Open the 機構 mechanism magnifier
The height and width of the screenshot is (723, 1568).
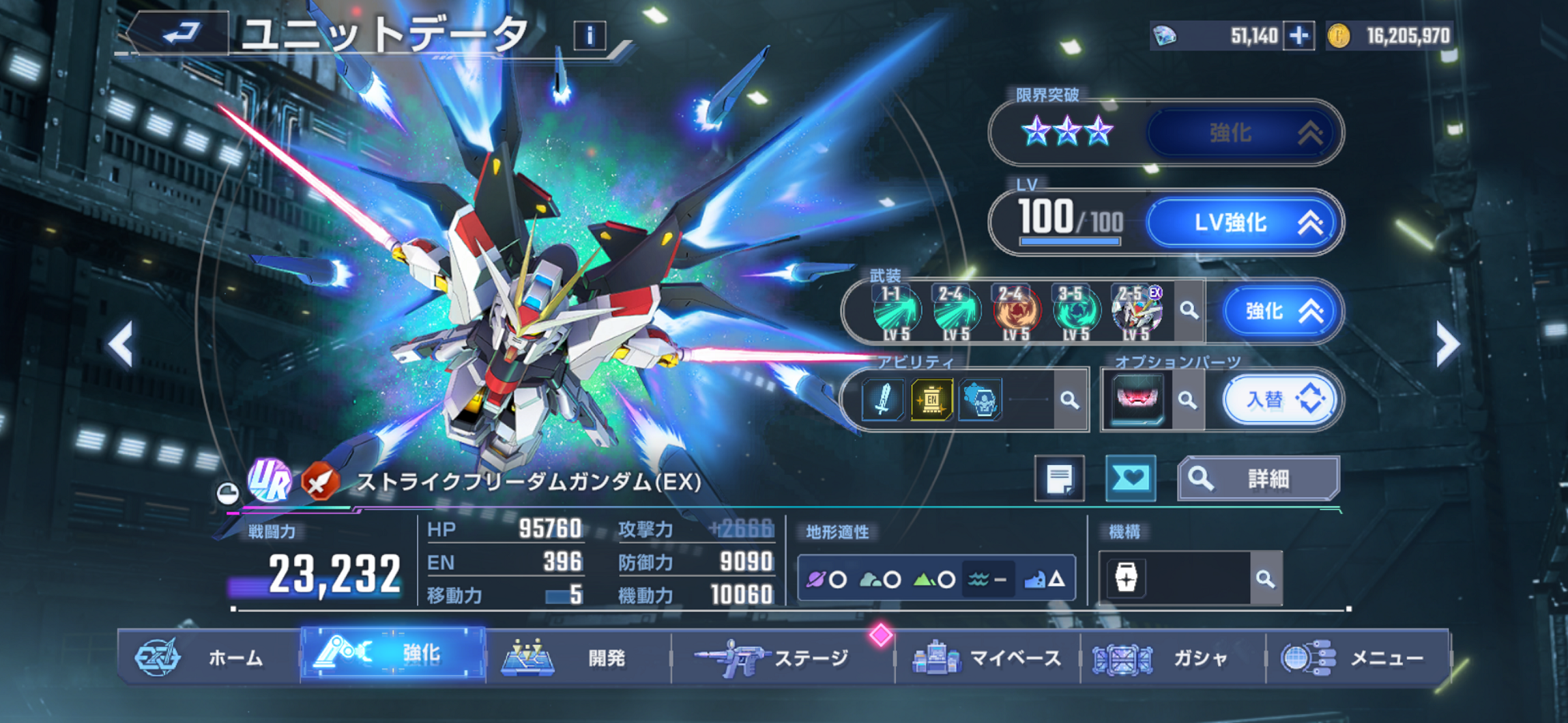(x=1265, y=578)
